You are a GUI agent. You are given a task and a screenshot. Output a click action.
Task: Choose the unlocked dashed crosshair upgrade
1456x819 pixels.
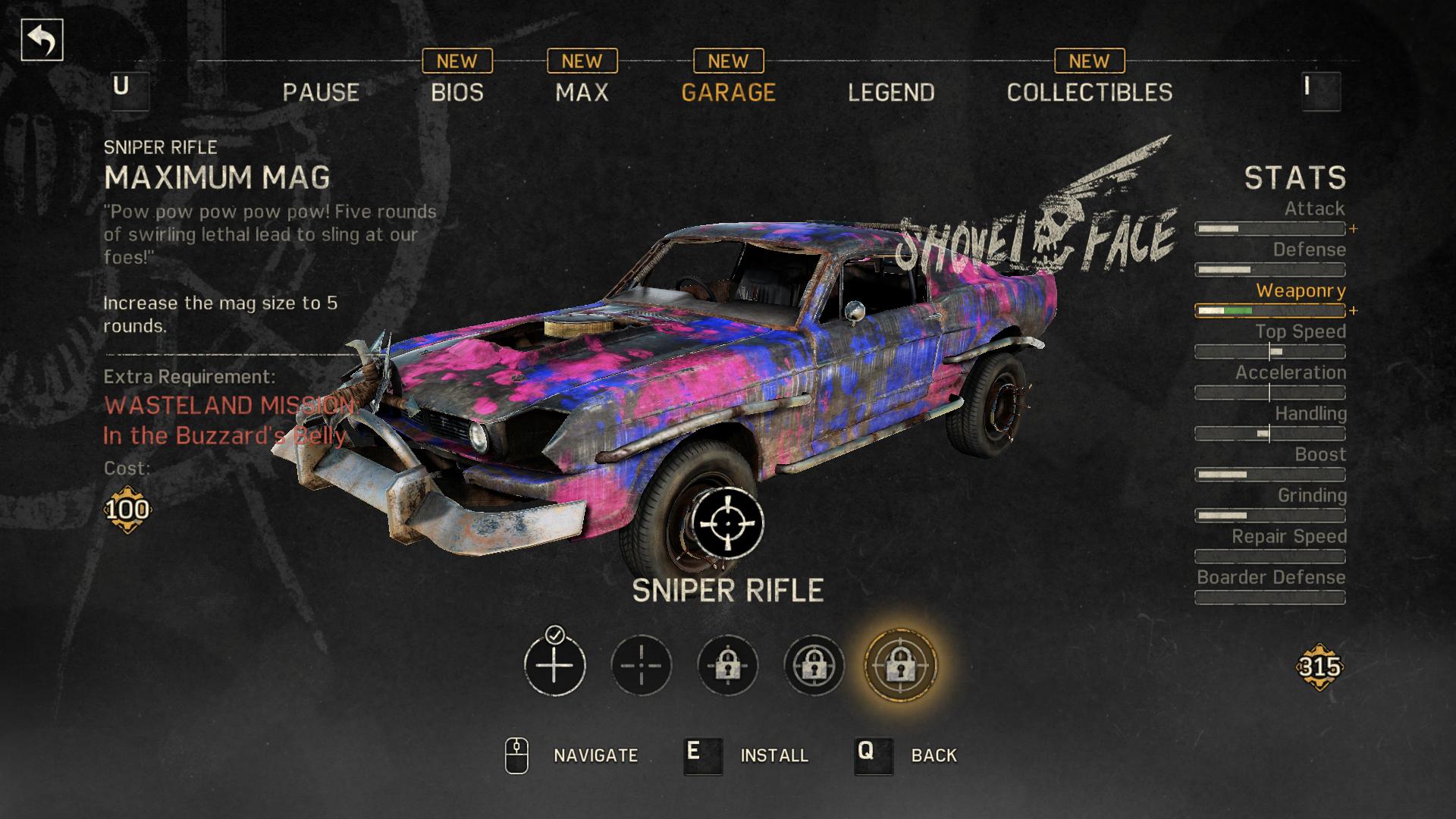click(x=641, y=665)
